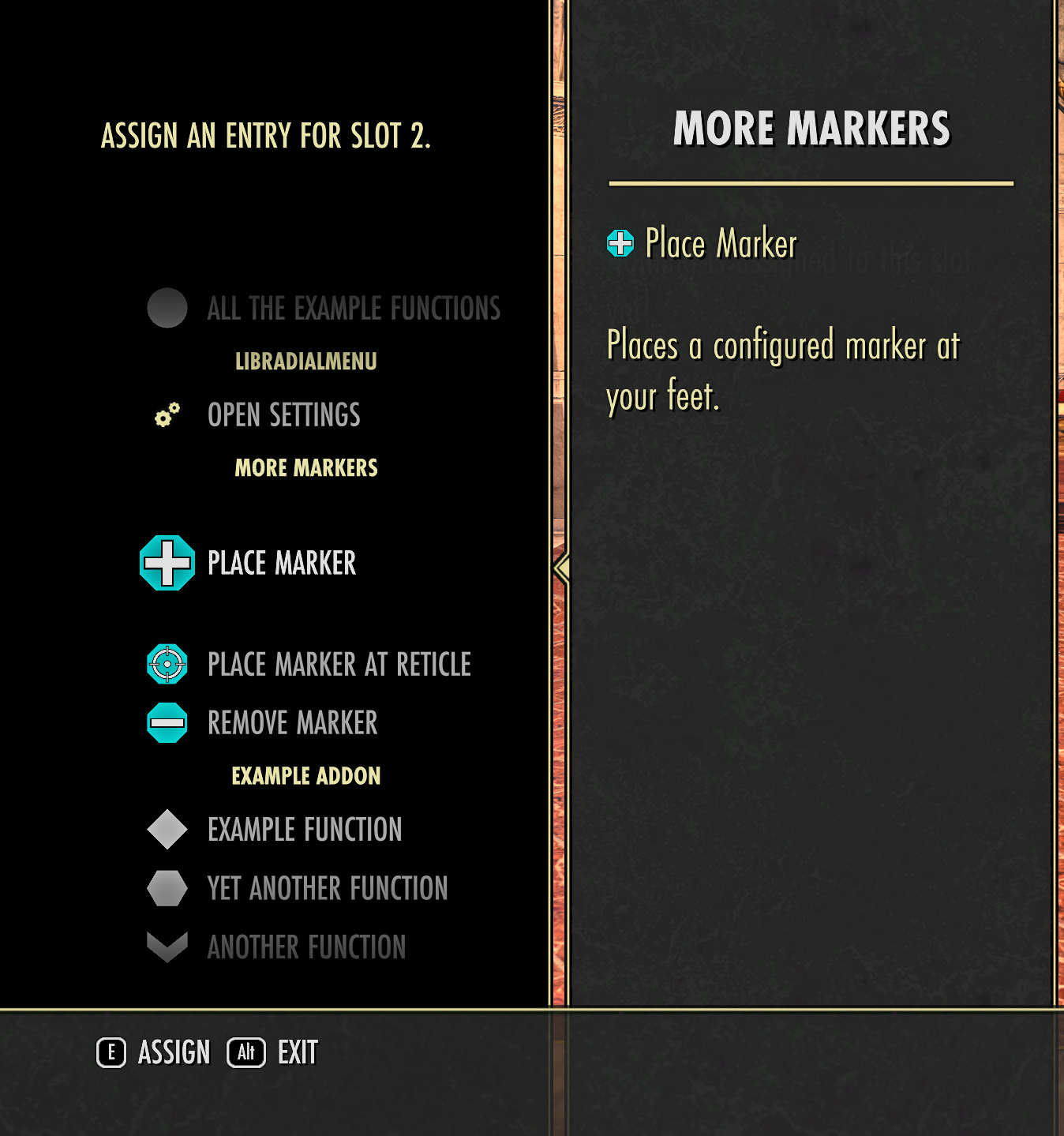This screenshot has height=1136, width=1064.
Task: Click the Open Settings gears icon
Action: point(166,414)
